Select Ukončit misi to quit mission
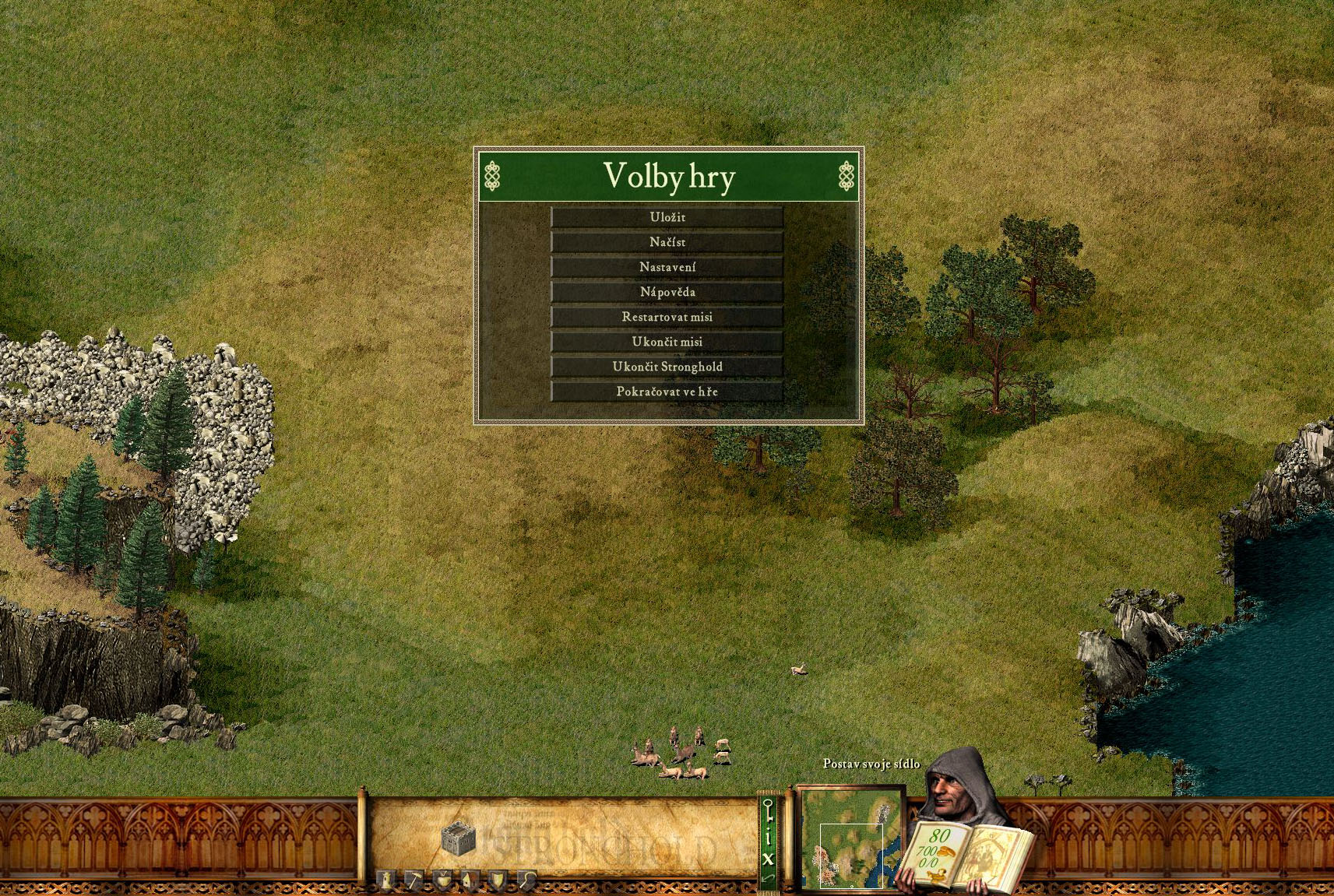 667,342
